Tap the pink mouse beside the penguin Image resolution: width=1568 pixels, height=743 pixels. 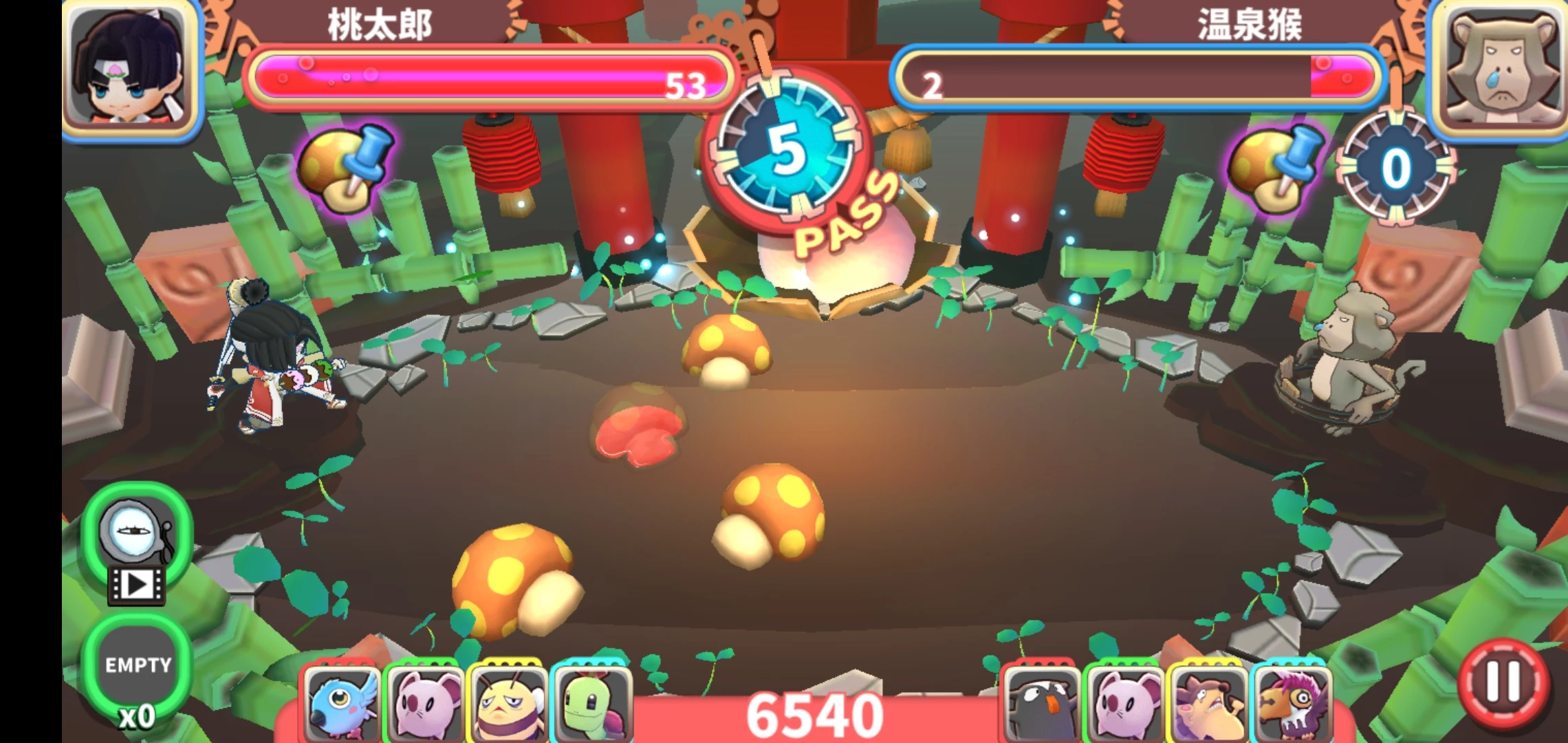[1124, 703]
